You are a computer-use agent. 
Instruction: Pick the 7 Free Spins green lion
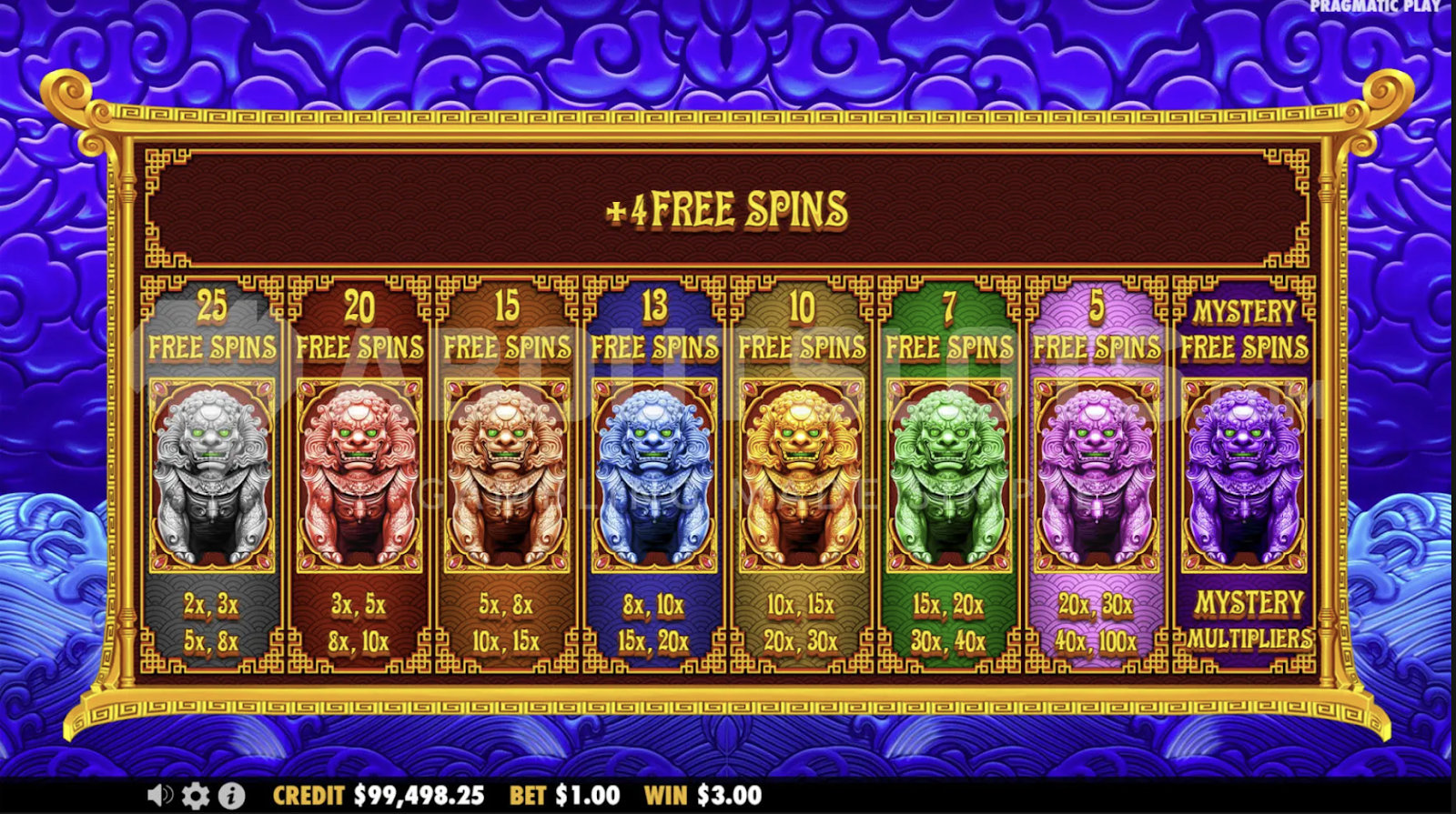pos(949,475)
